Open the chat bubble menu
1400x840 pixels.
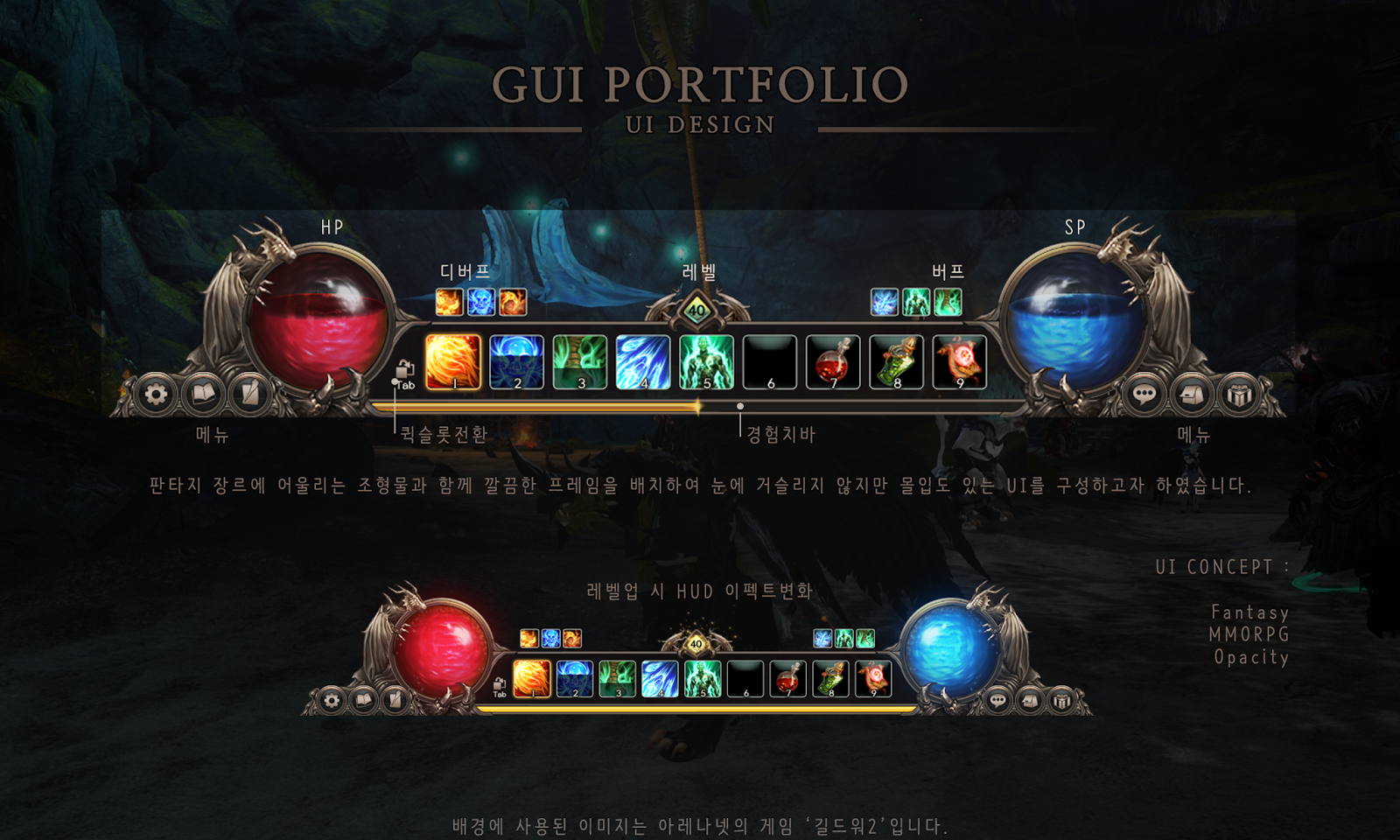coord(1144,395)
